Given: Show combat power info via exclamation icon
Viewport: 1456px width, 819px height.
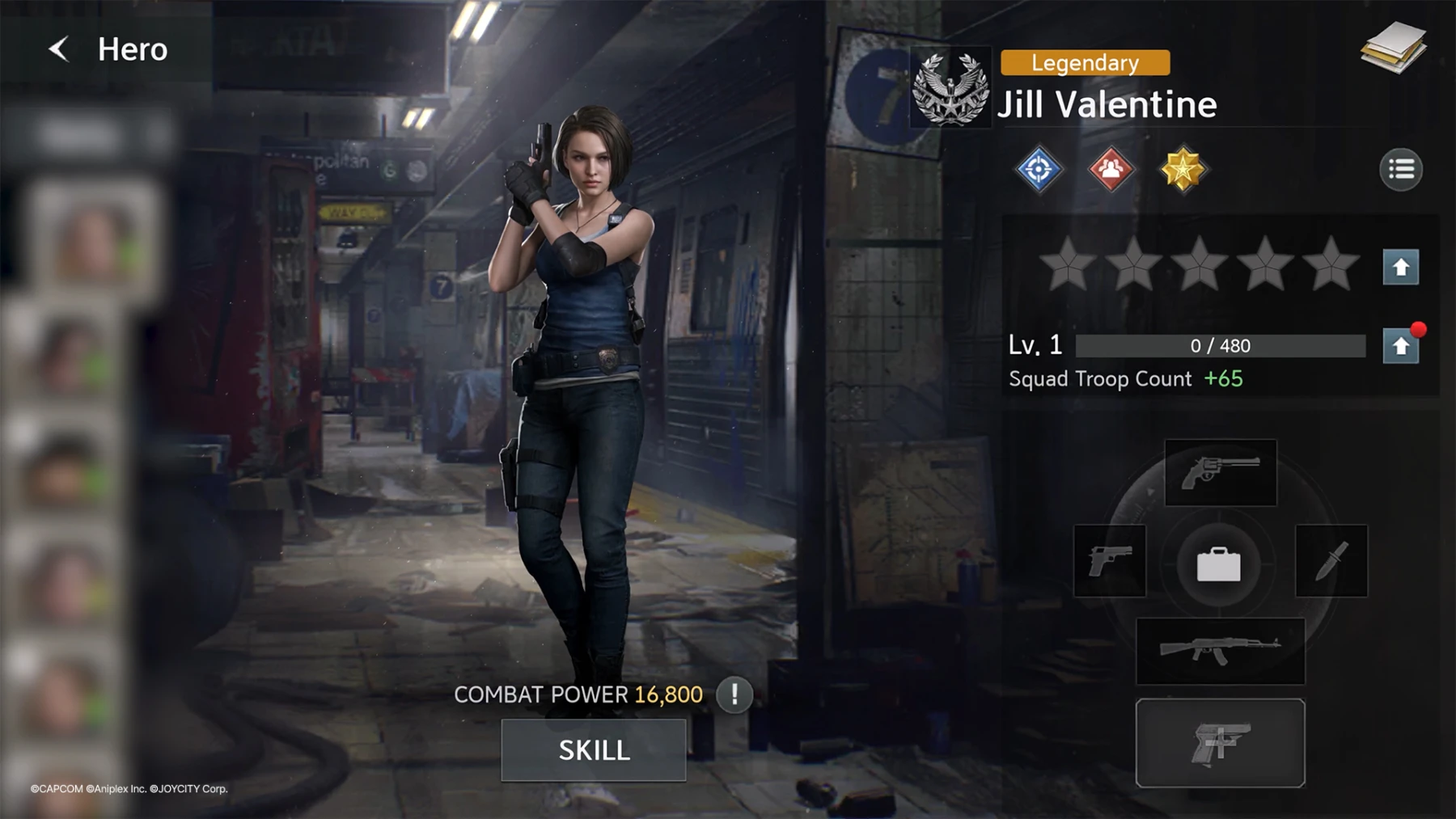Looking at the screenshot, I should click(734, 694).
